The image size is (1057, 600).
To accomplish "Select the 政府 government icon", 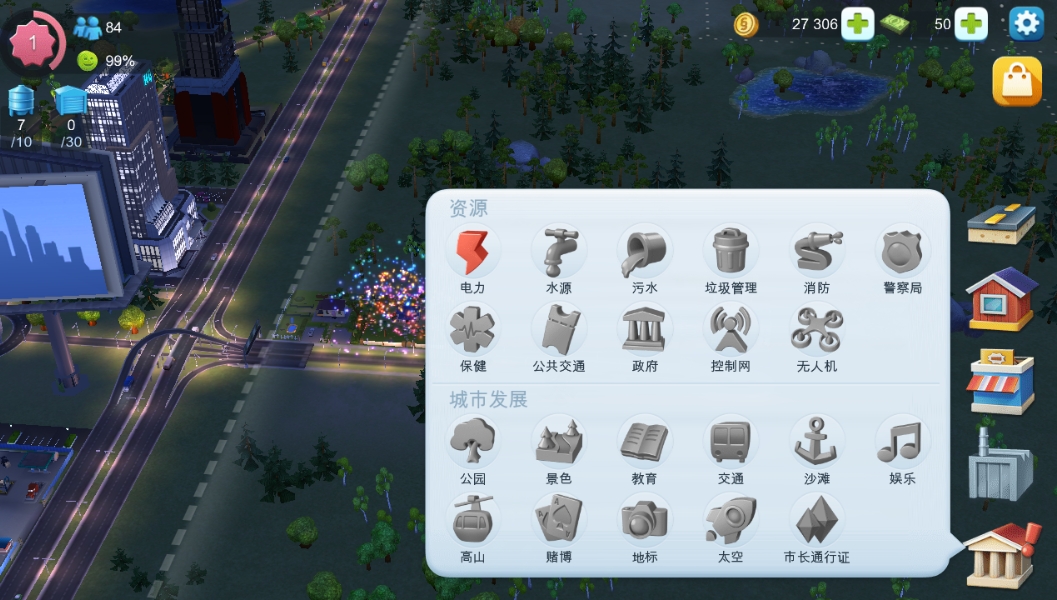I will click(645, 332).
